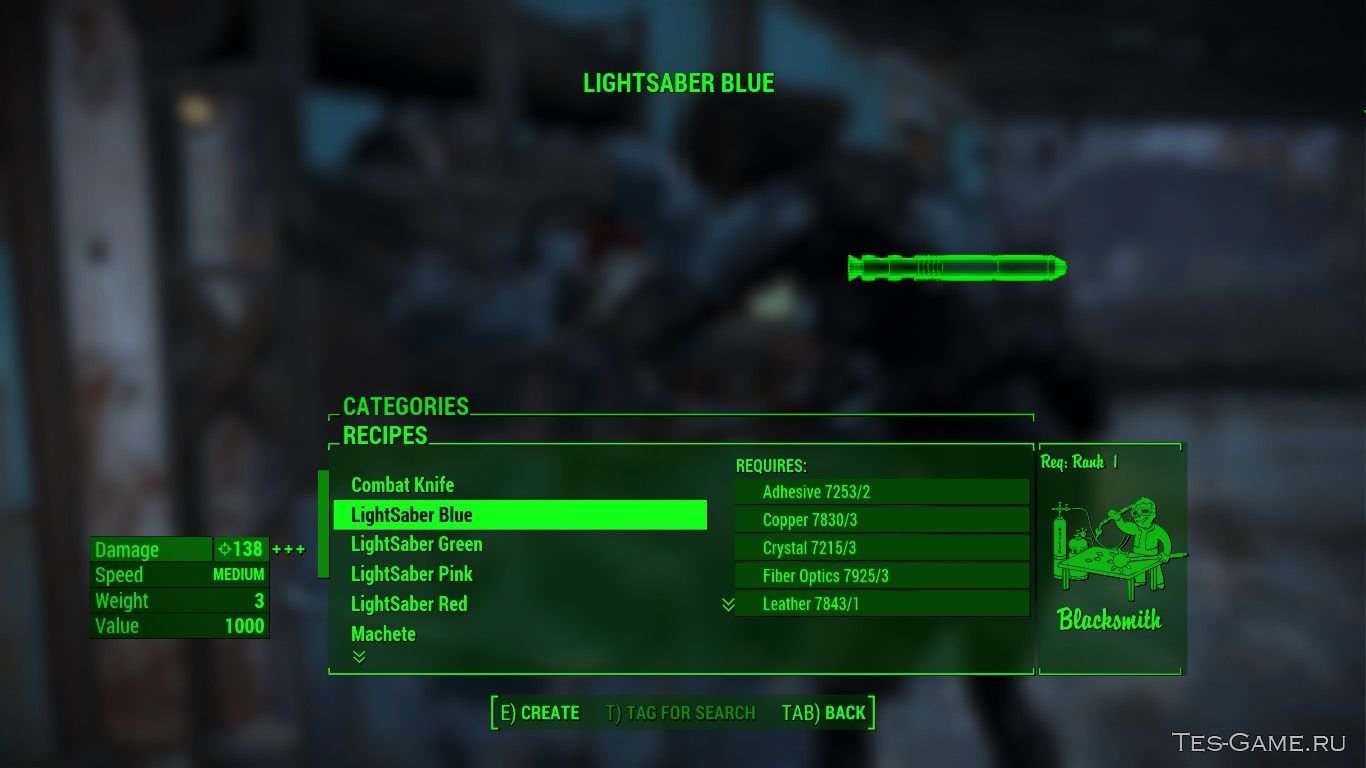
Task: Select the Machete recipe
Action: (384, 633)
